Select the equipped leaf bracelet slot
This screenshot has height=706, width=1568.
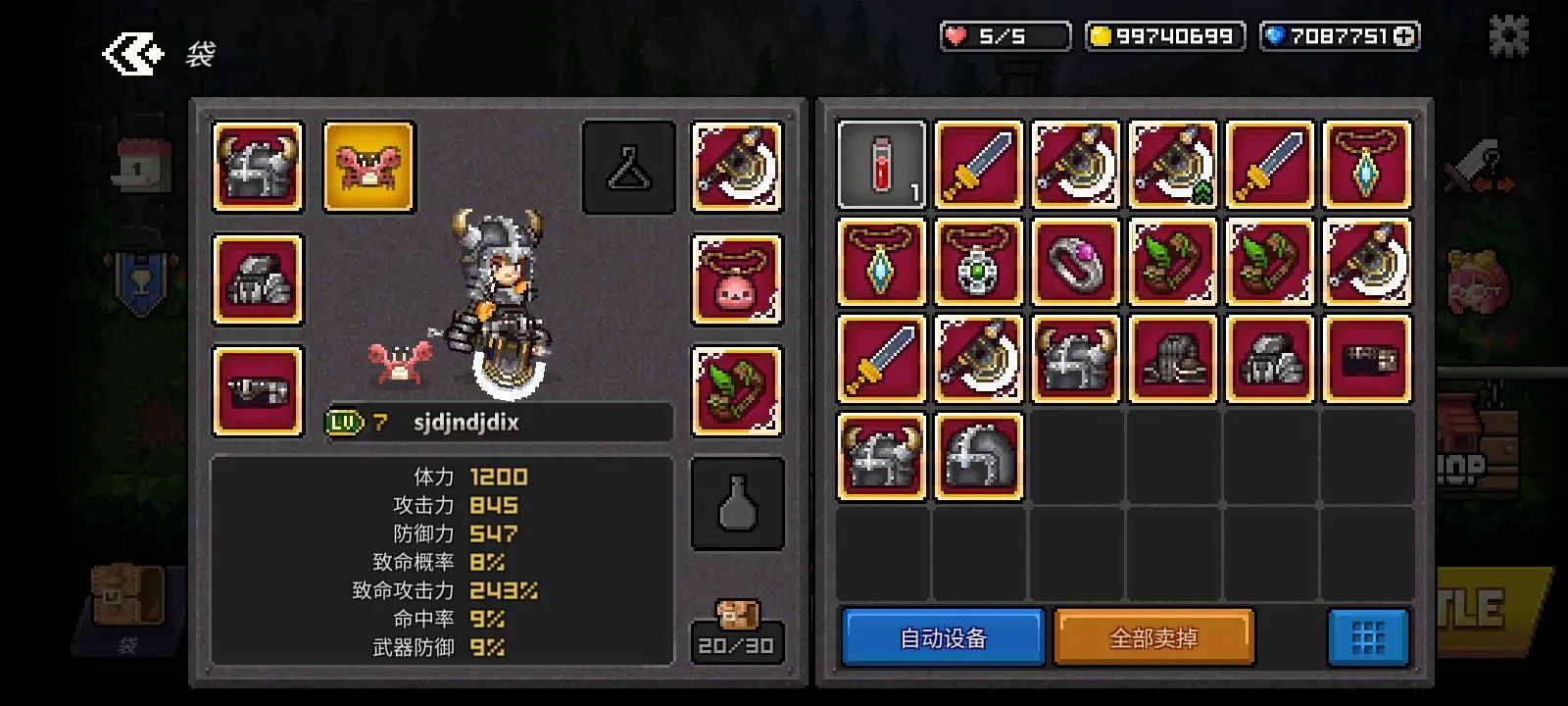737,391
